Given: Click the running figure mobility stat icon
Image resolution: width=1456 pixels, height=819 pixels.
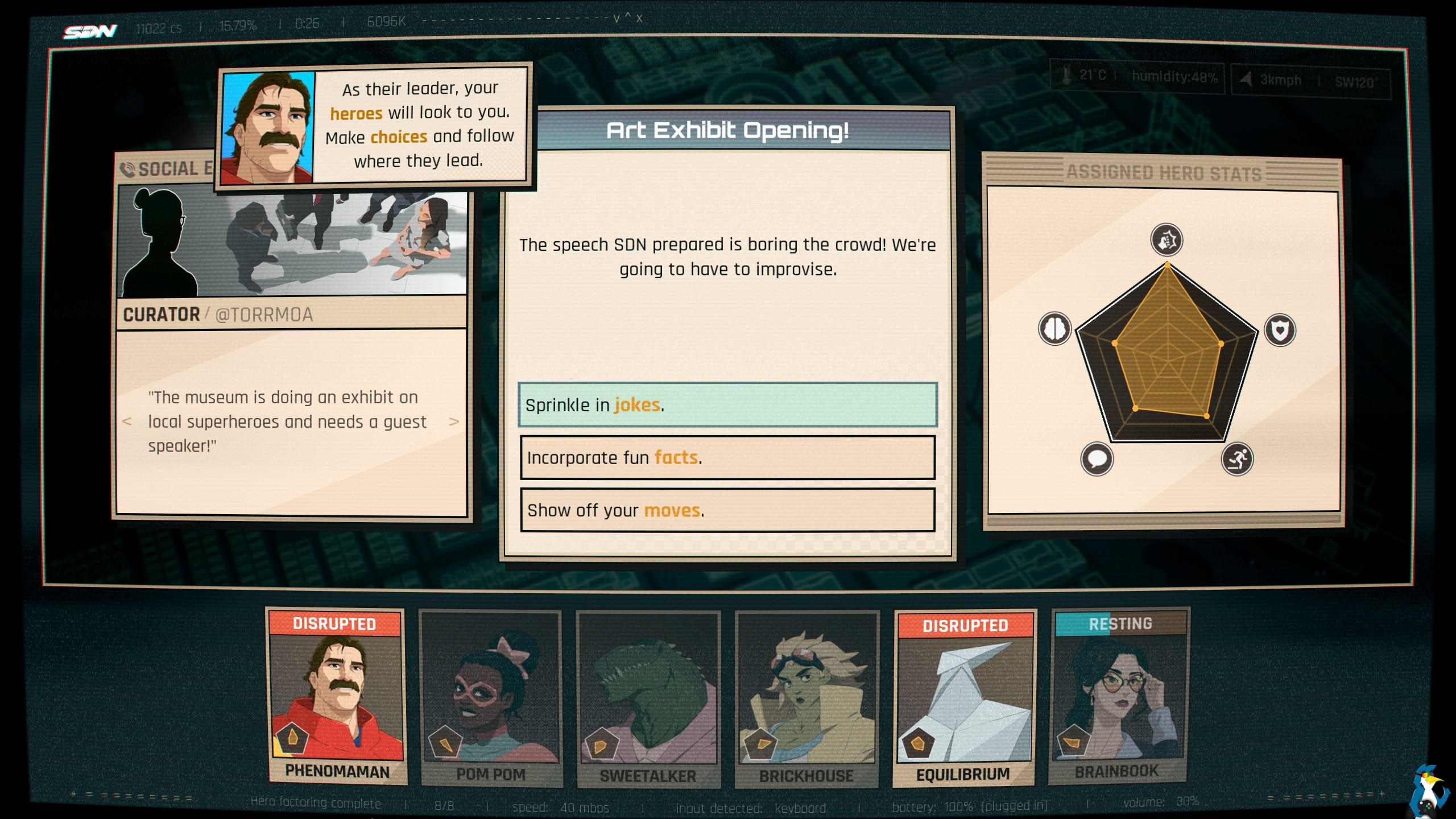Looking at the screenshot, I should pos(1237,459).
